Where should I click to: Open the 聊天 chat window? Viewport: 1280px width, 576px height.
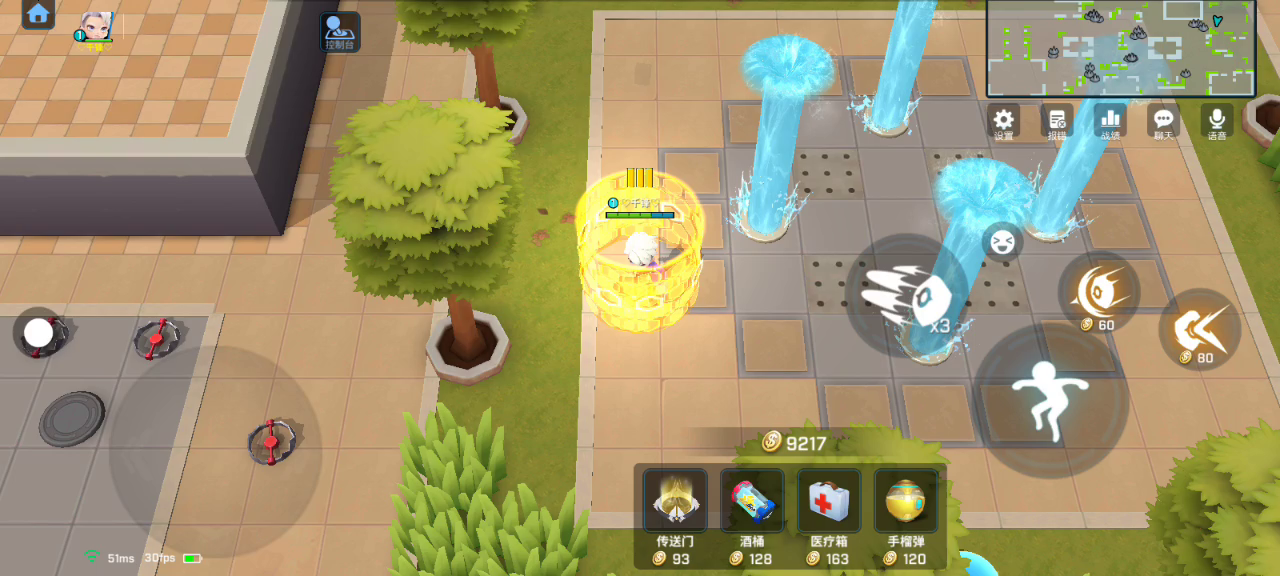pos(1163,121)
